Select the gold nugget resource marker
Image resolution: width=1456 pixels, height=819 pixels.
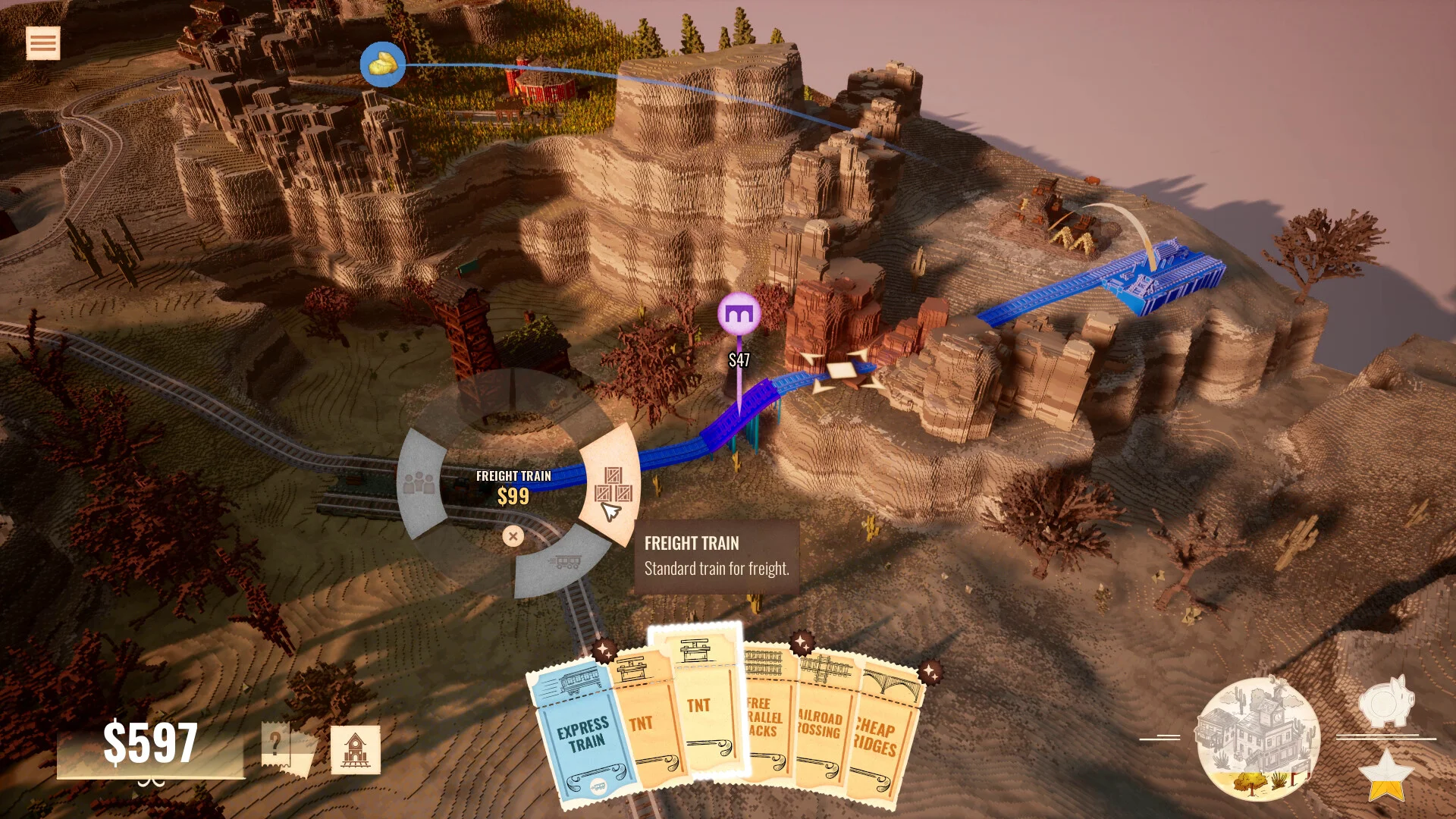[382, 64]
